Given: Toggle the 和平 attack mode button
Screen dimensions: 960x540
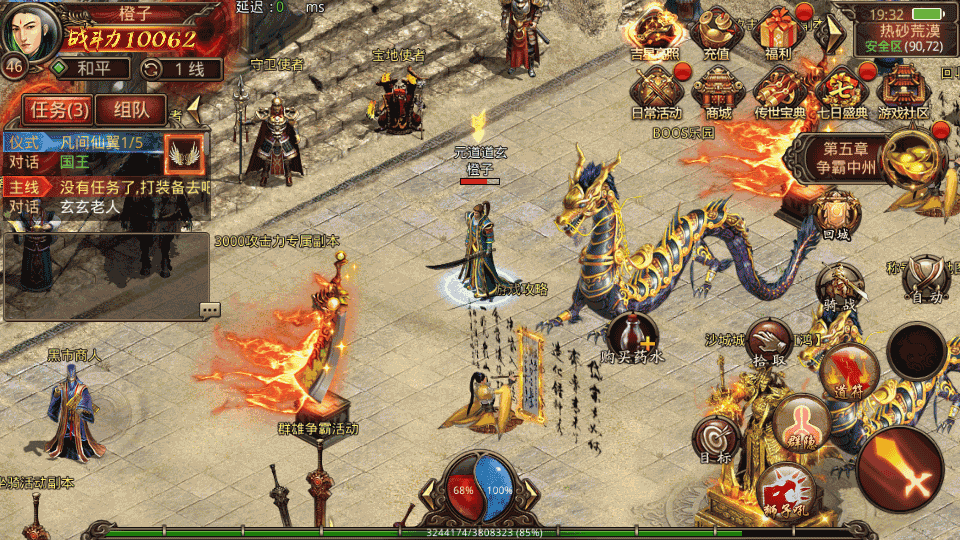Looking at the screenshot, I should coord(90,69).
